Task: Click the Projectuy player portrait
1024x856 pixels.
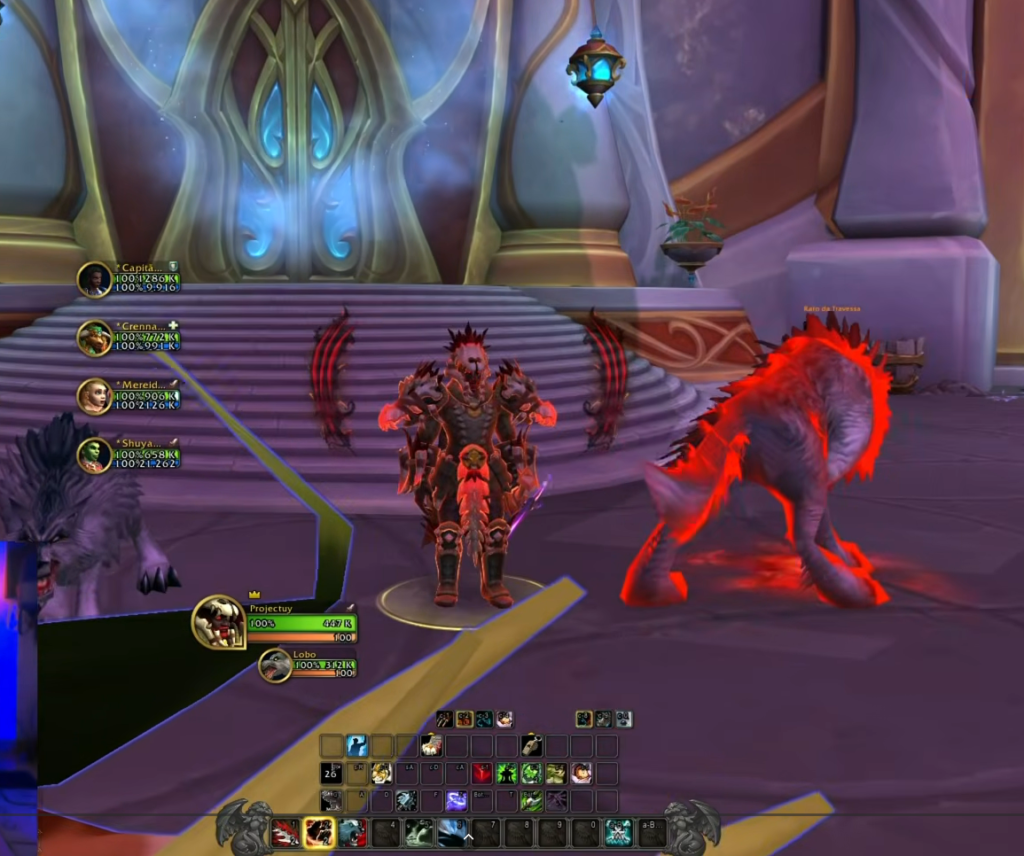Action: tap(219, 622)
